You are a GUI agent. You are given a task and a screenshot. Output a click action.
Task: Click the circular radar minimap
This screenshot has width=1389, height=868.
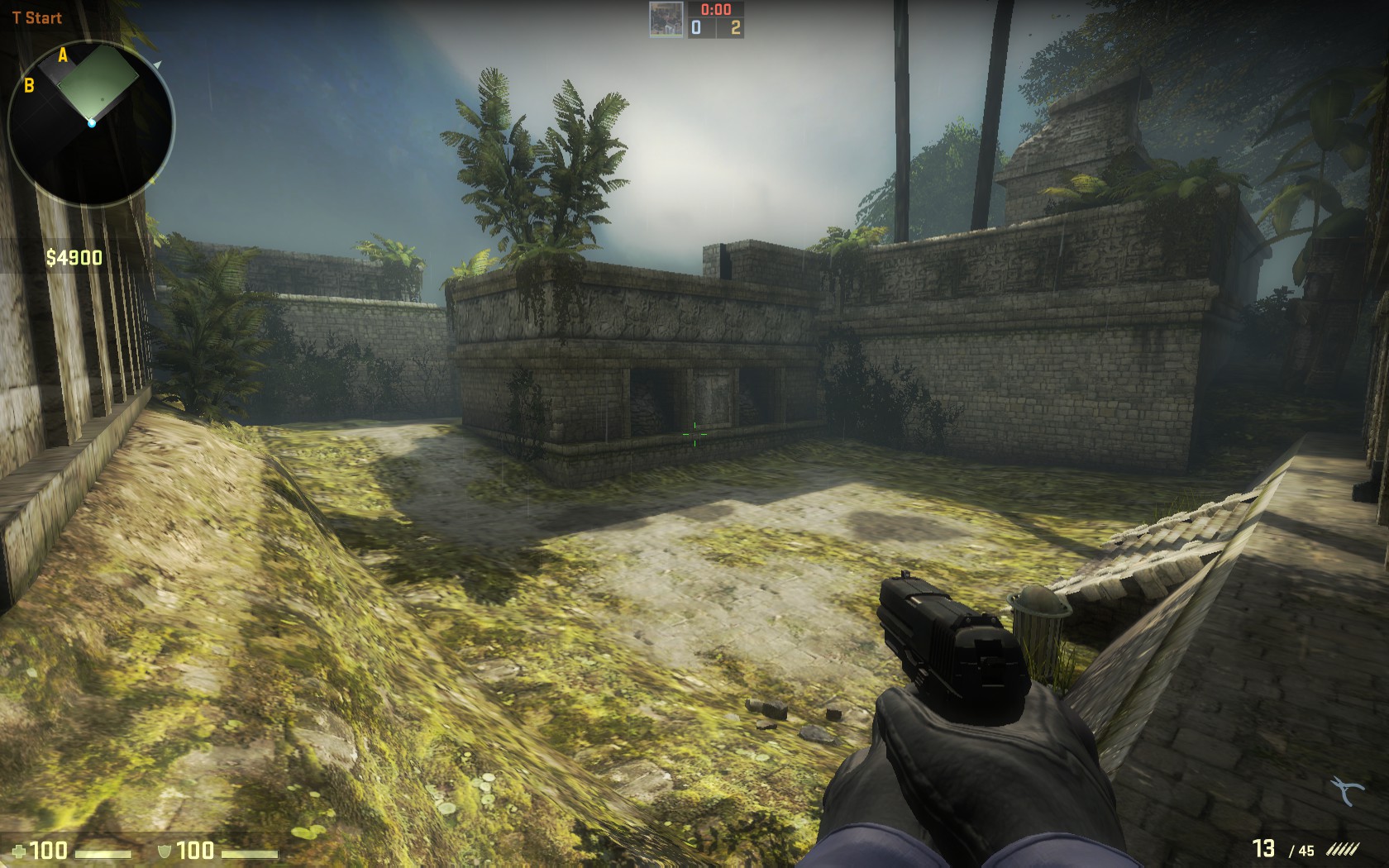(91, 124)
